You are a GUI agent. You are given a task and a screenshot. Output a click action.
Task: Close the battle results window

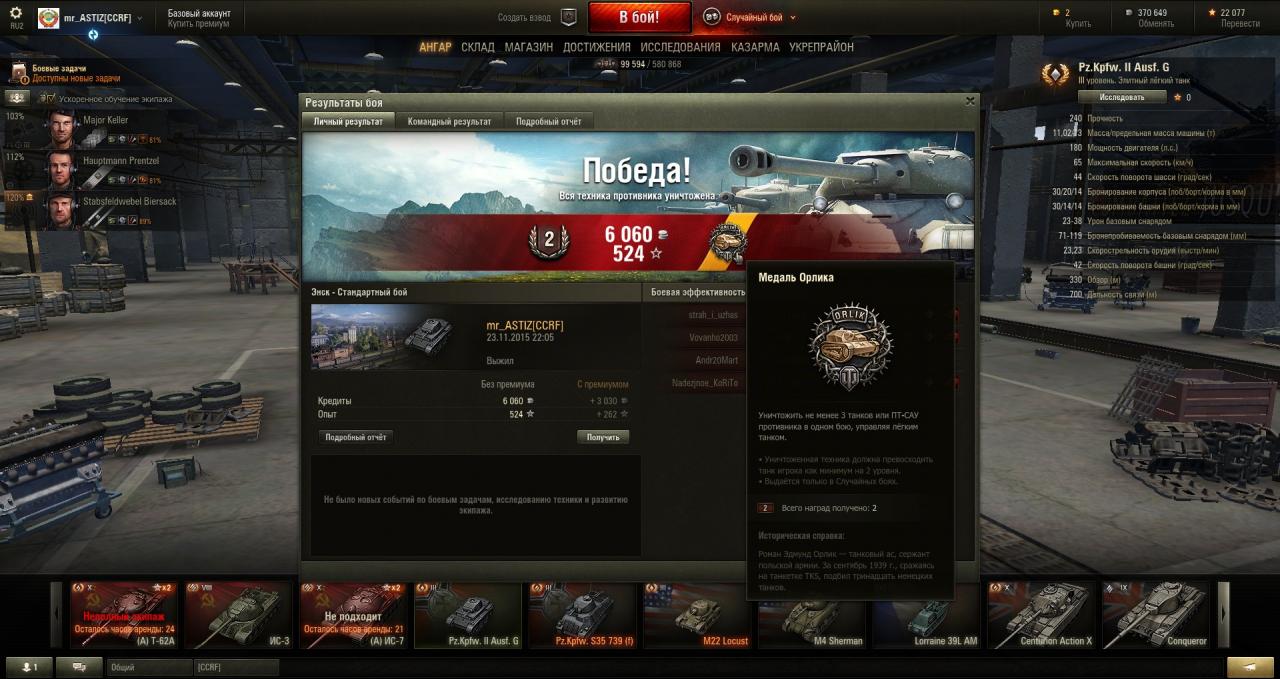pyautogui.click(x=969, y=101)
